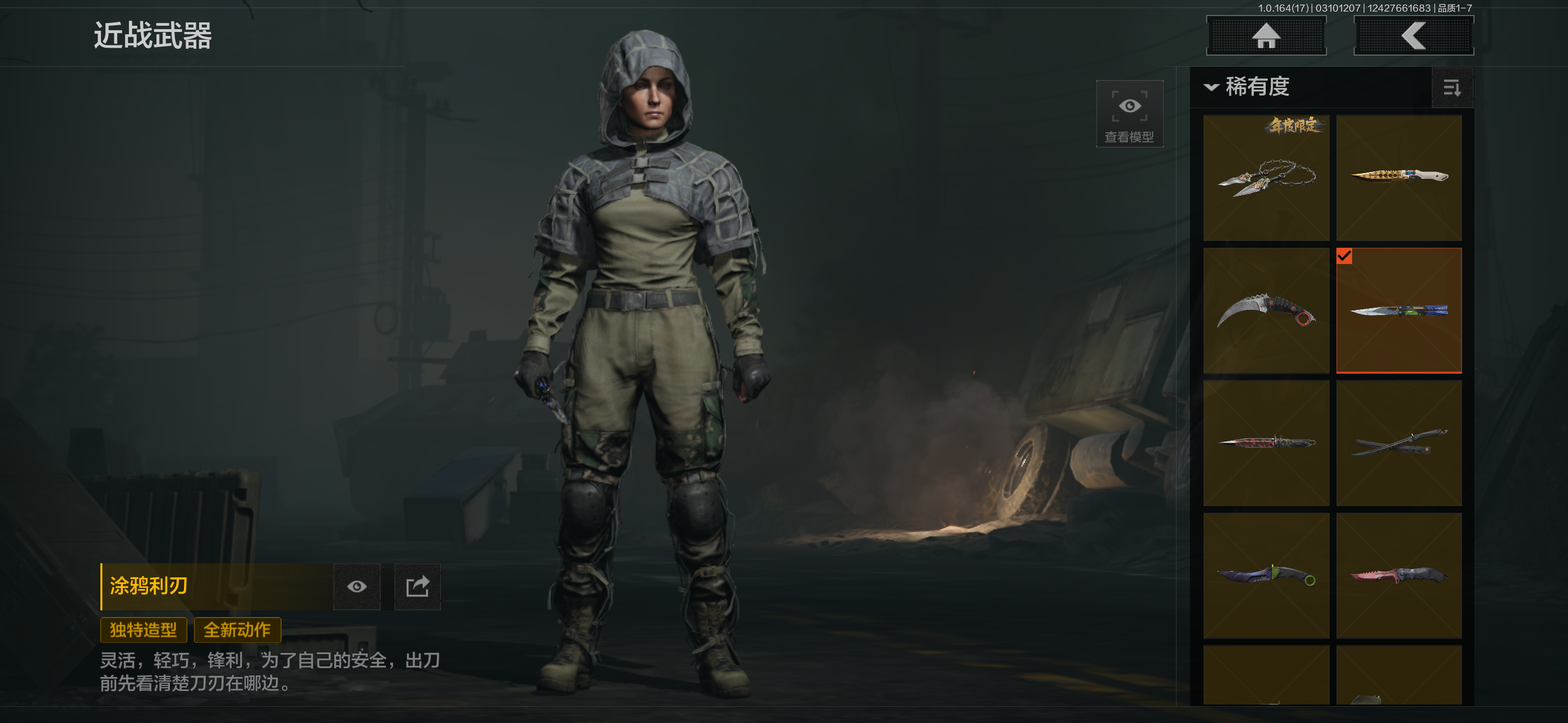Viewport: 1568px width, 723px height.
Task: Choose the dark crossed swords skin
Action: coord(1399,443)
